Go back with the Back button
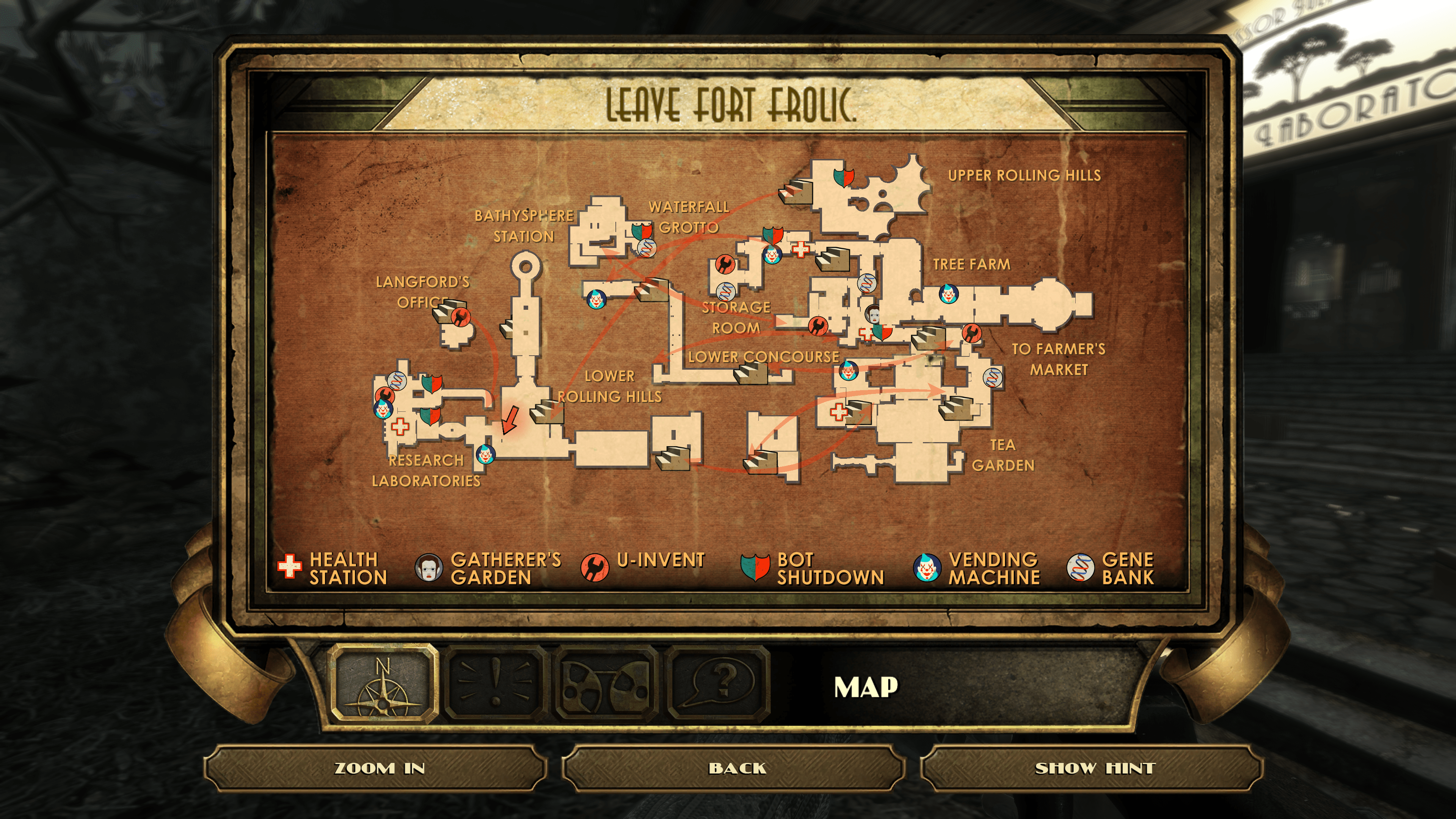Image resolution: width=1456 pixels, height=819 pixels. (x=733, y=768)
